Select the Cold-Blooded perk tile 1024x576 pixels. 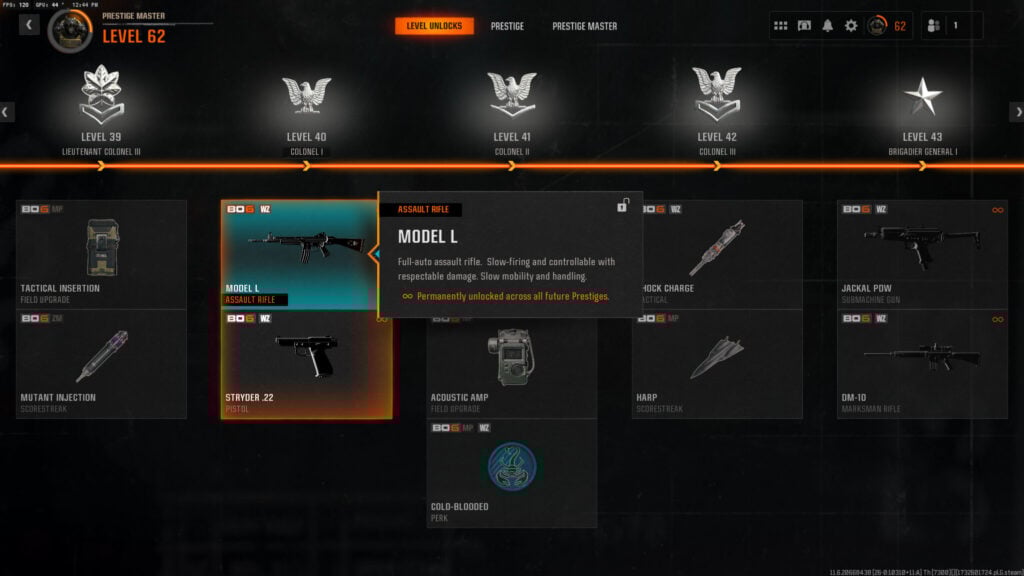(511, 473)
